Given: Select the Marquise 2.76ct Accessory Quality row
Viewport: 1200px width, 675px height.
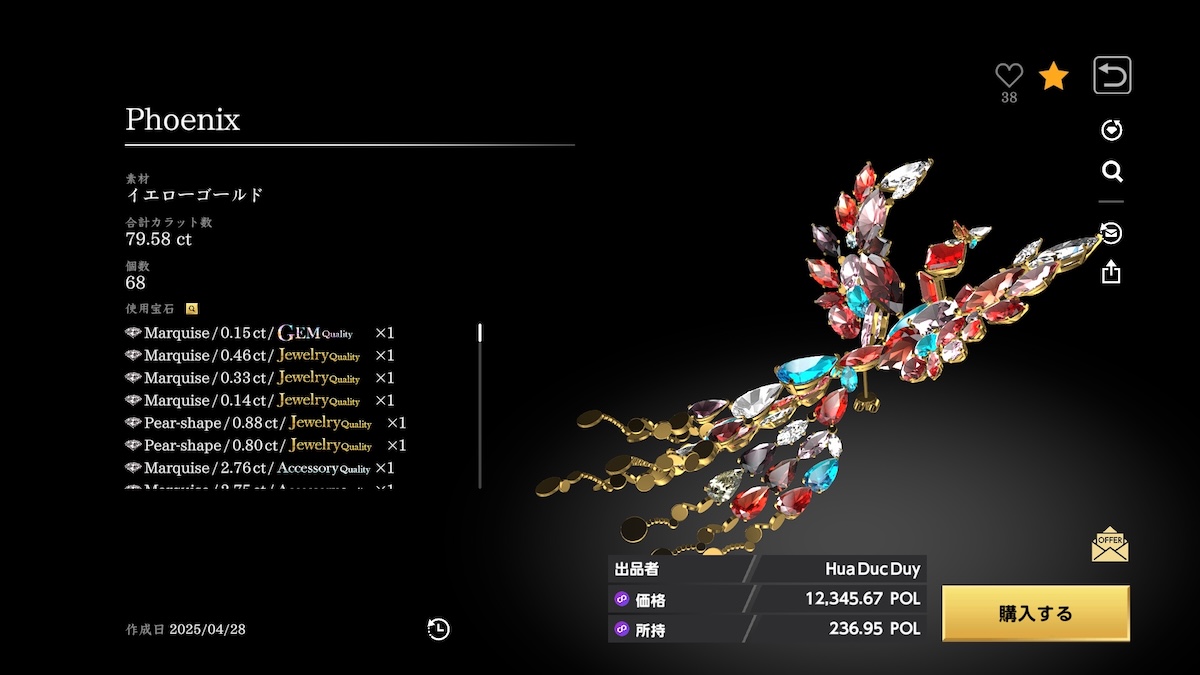Looking at the screenshot, I should 260,468.
